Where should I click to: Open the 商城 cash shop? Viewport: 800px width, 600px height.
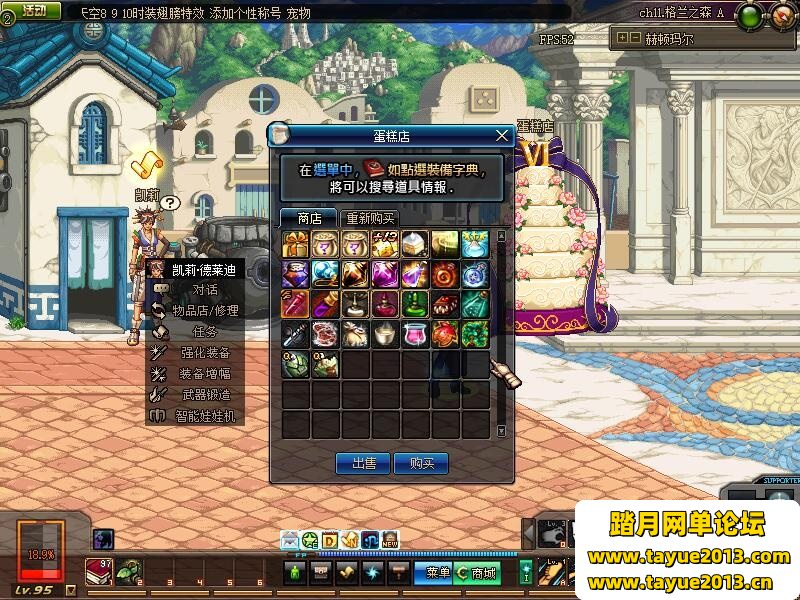tap(478, 573)
